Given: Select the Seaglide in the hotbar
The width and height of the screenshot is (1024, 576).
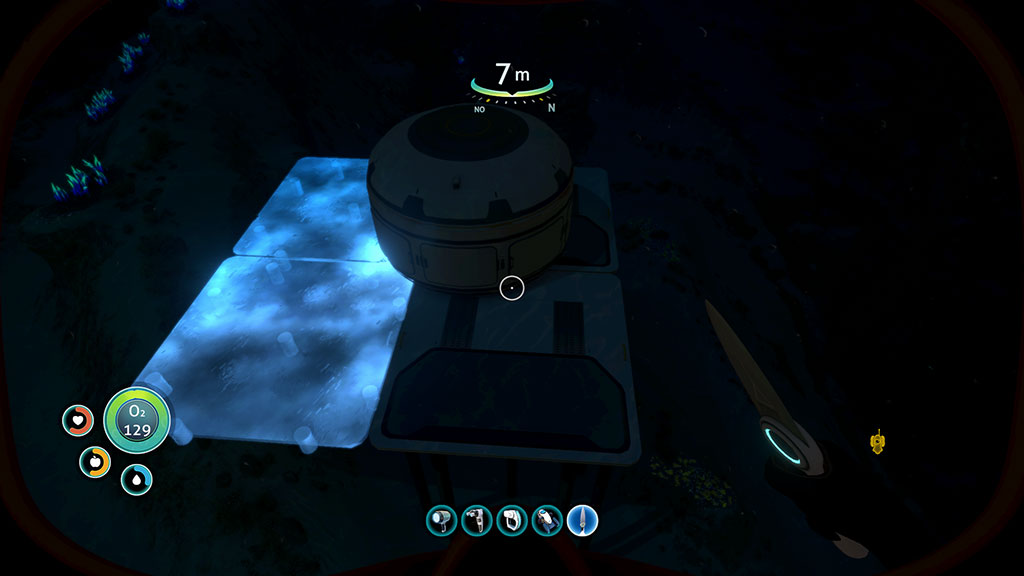Looking at the screenshot, I should tap(547, 520).
